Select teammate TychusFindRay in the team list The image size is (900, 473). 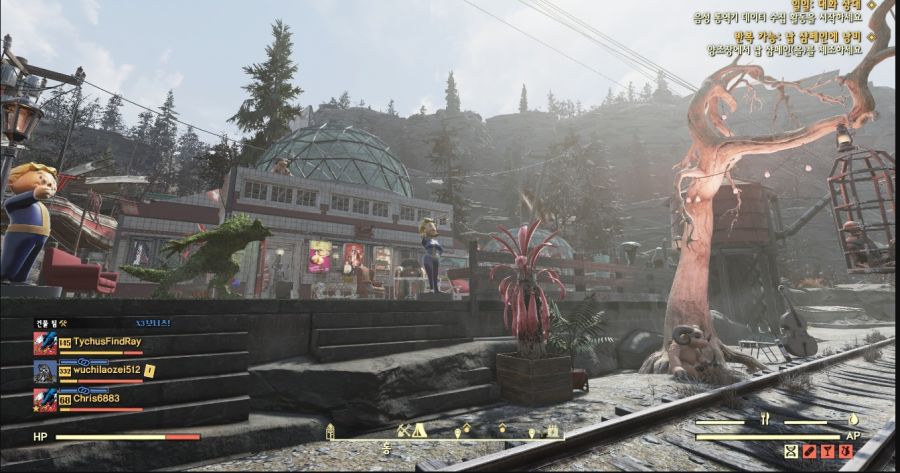point(107,342)
